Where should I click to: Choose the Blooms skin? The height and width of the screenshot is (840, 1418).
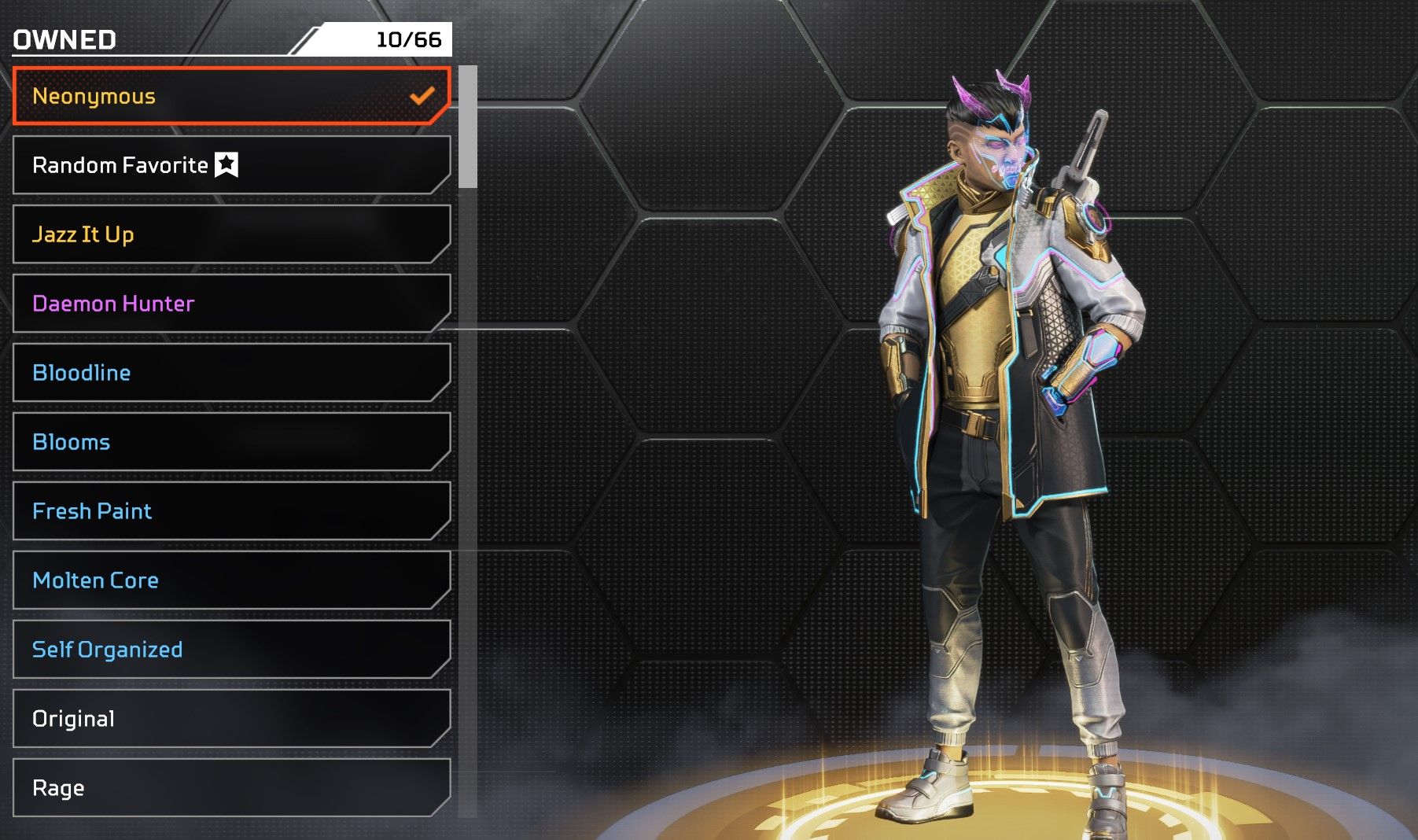tap(231, 442)
